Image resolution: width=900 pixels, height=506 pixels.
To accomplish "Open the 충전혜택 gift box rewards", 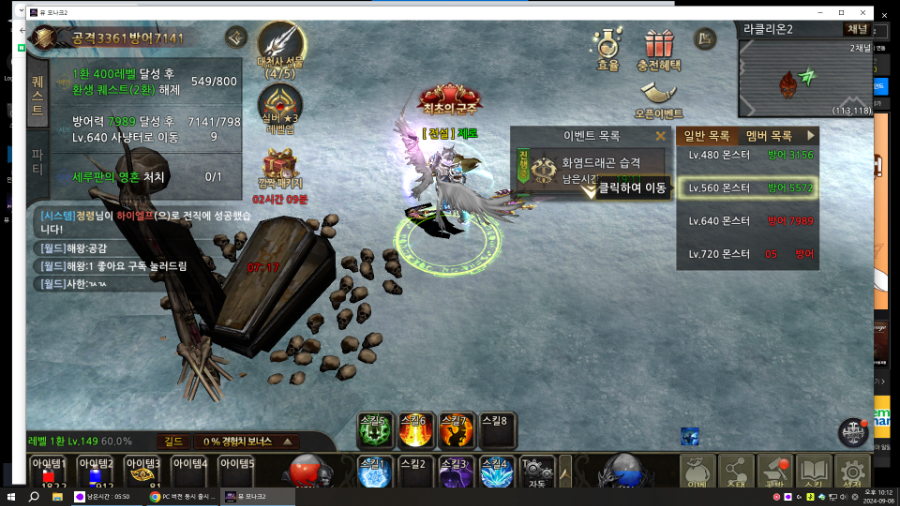I will [659, 48].
